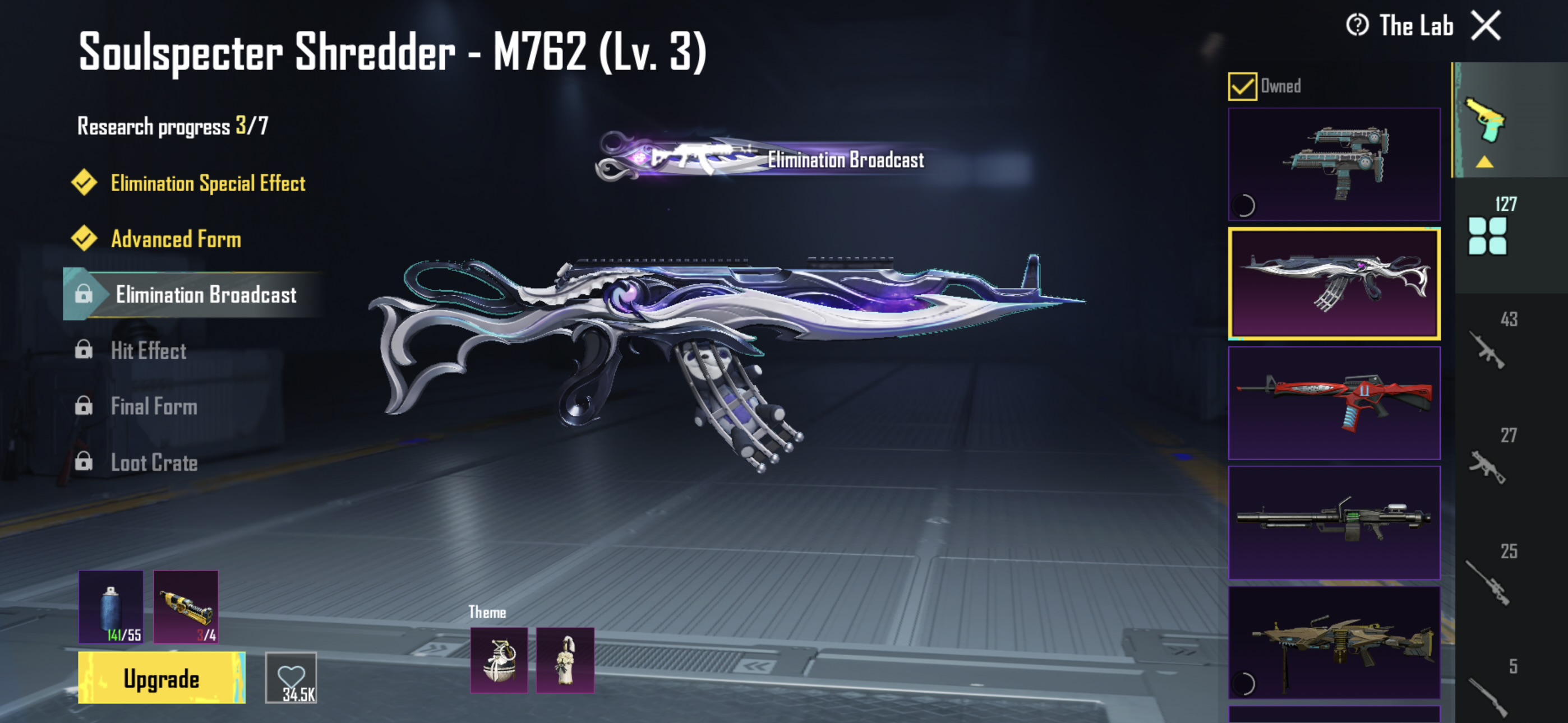Open The Lab help icon

1357,26
